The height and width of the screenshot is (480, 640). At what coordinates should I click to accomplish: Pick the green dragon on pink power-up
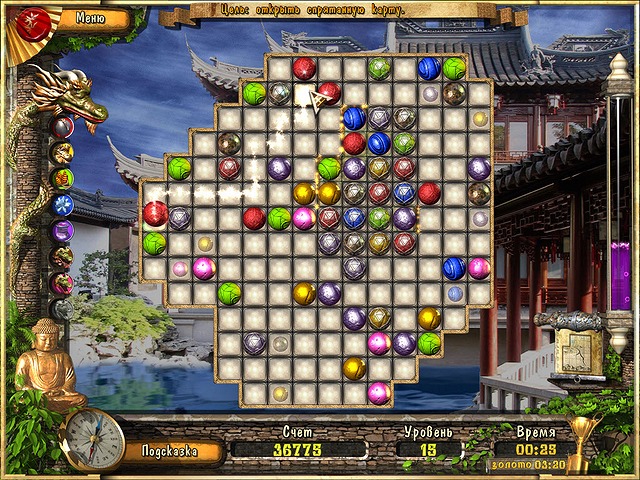(63, 283)
